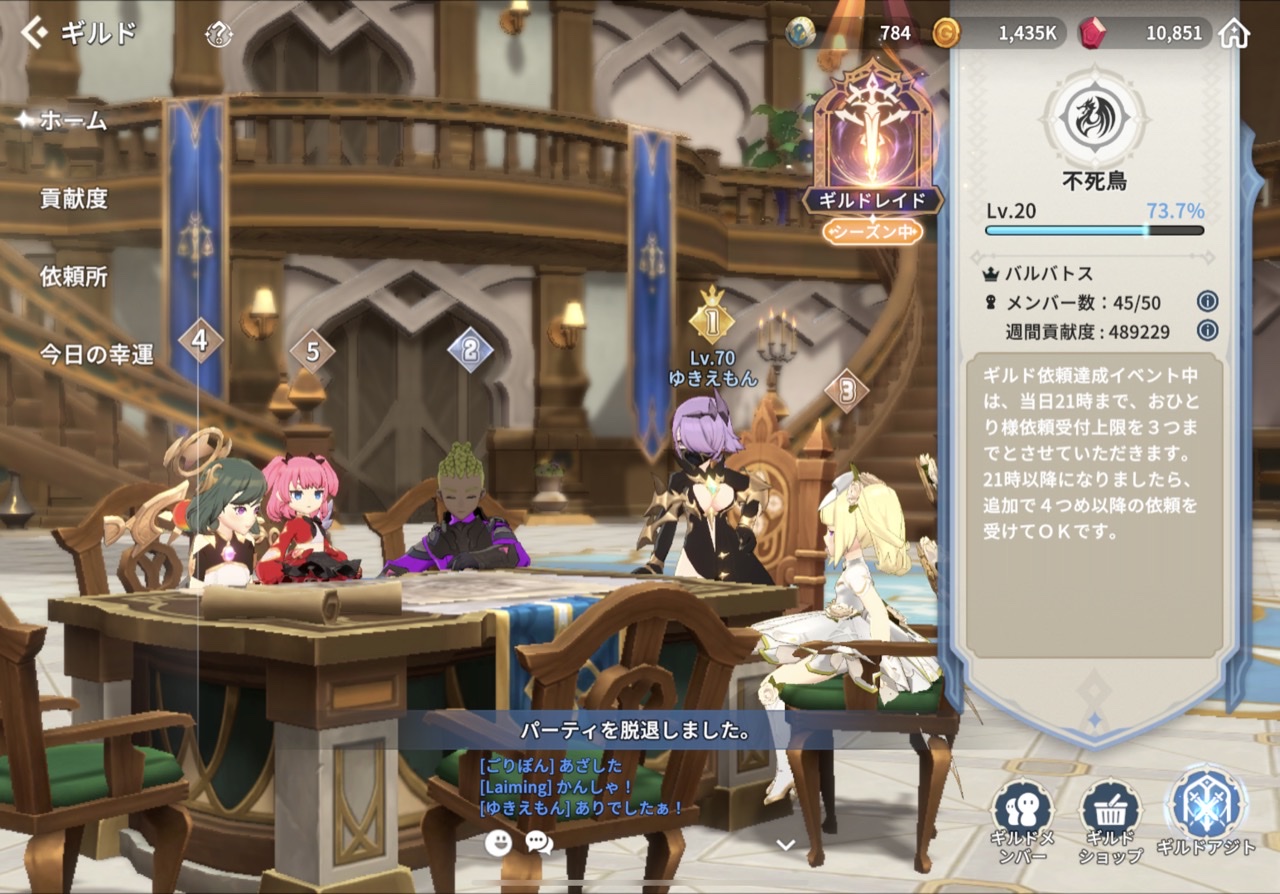
Task: Tap the red gem currency counter
Action: [1144, 33]
